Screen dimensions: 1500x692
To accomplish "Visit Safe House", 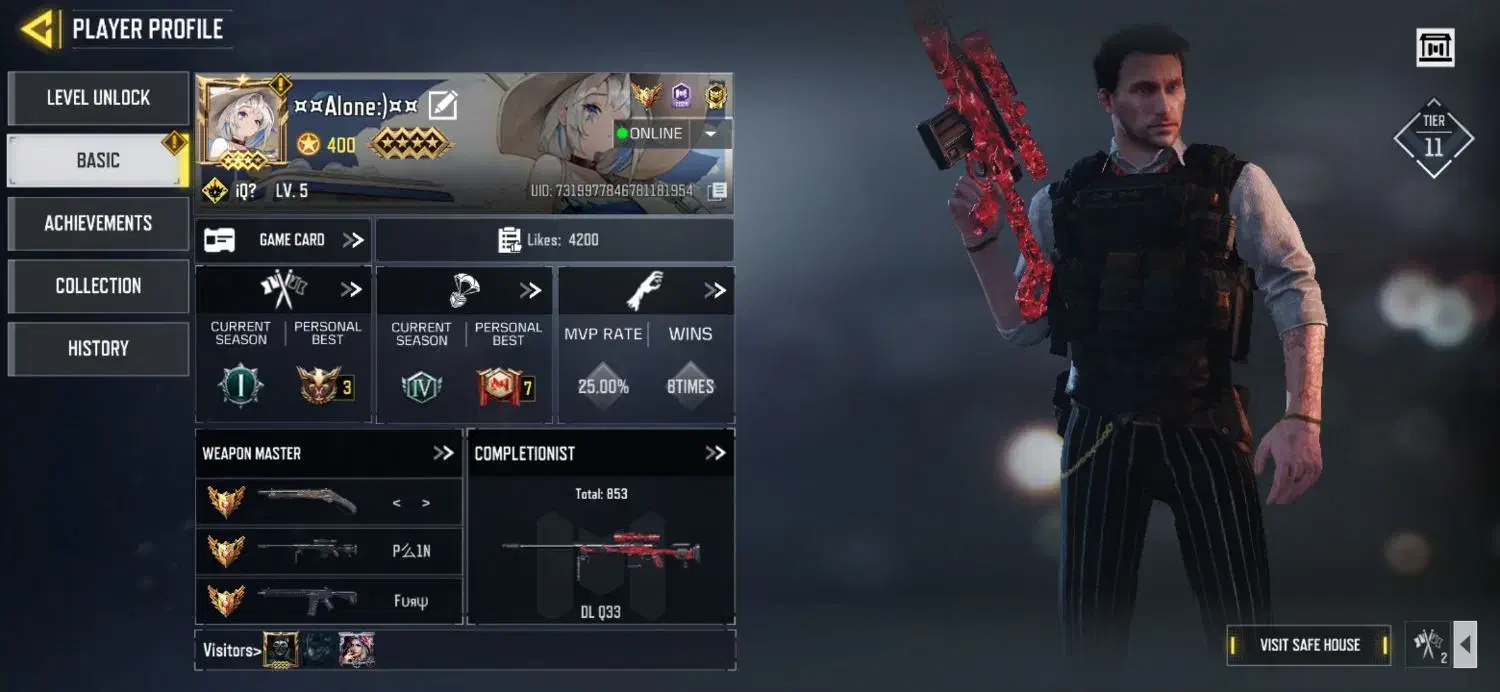I will tap(1309, 645).
